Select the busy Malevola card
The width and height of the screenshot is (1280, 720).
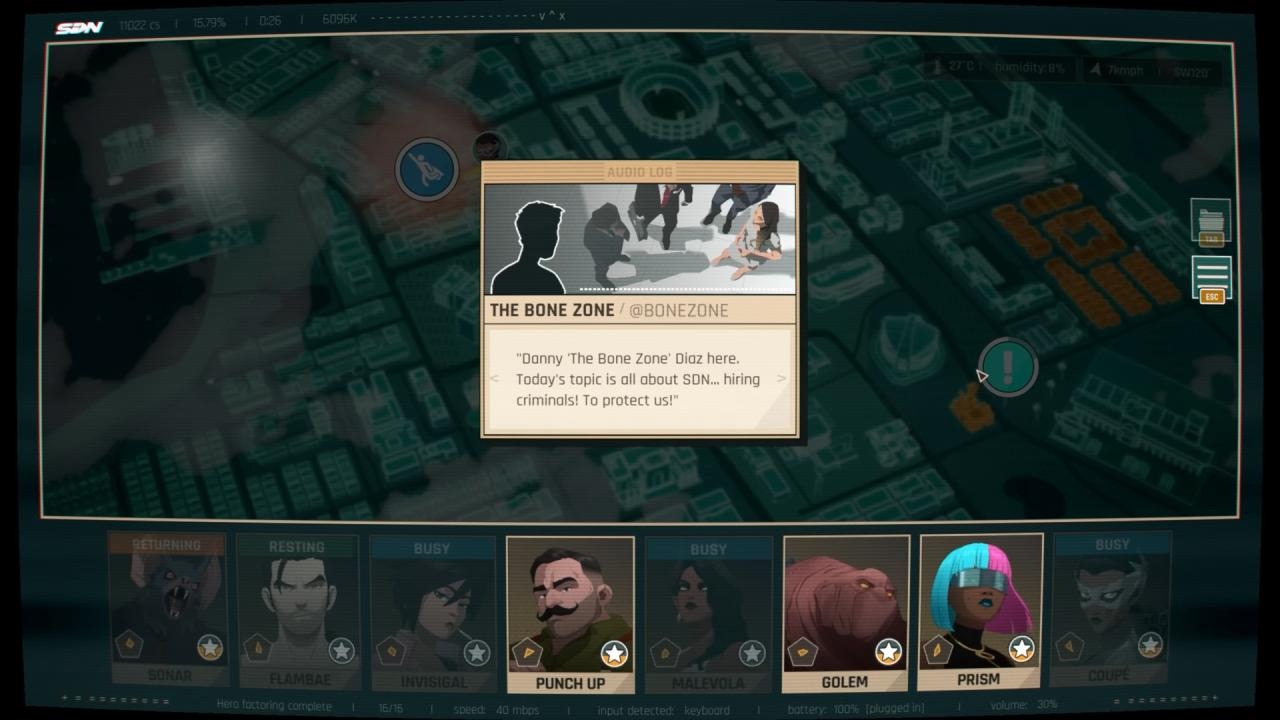(708, 614)
